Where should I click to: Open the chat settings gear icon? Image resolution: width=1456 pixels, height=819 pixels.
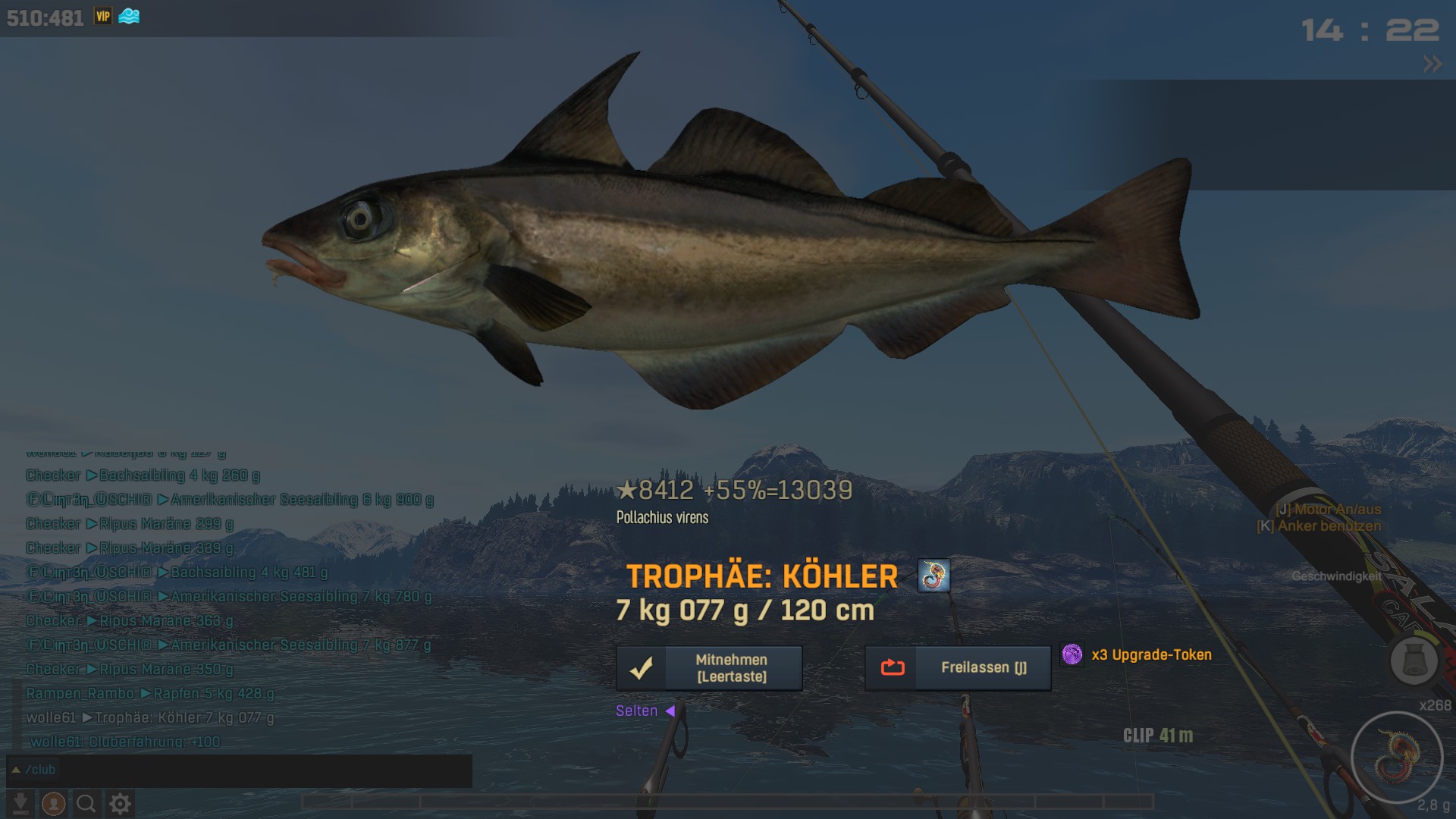coord(120,803)
